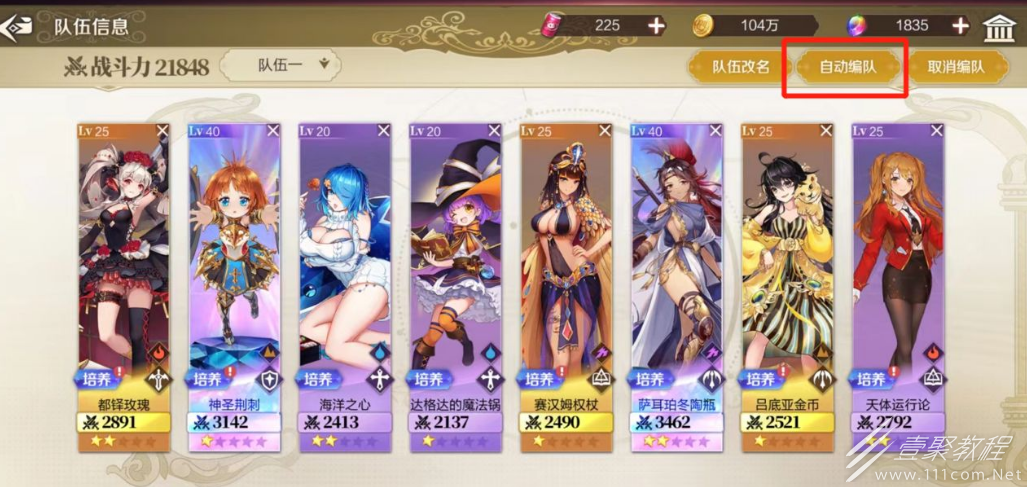Click 培养 on the 天体运行论 card

[x=872, y=380]
